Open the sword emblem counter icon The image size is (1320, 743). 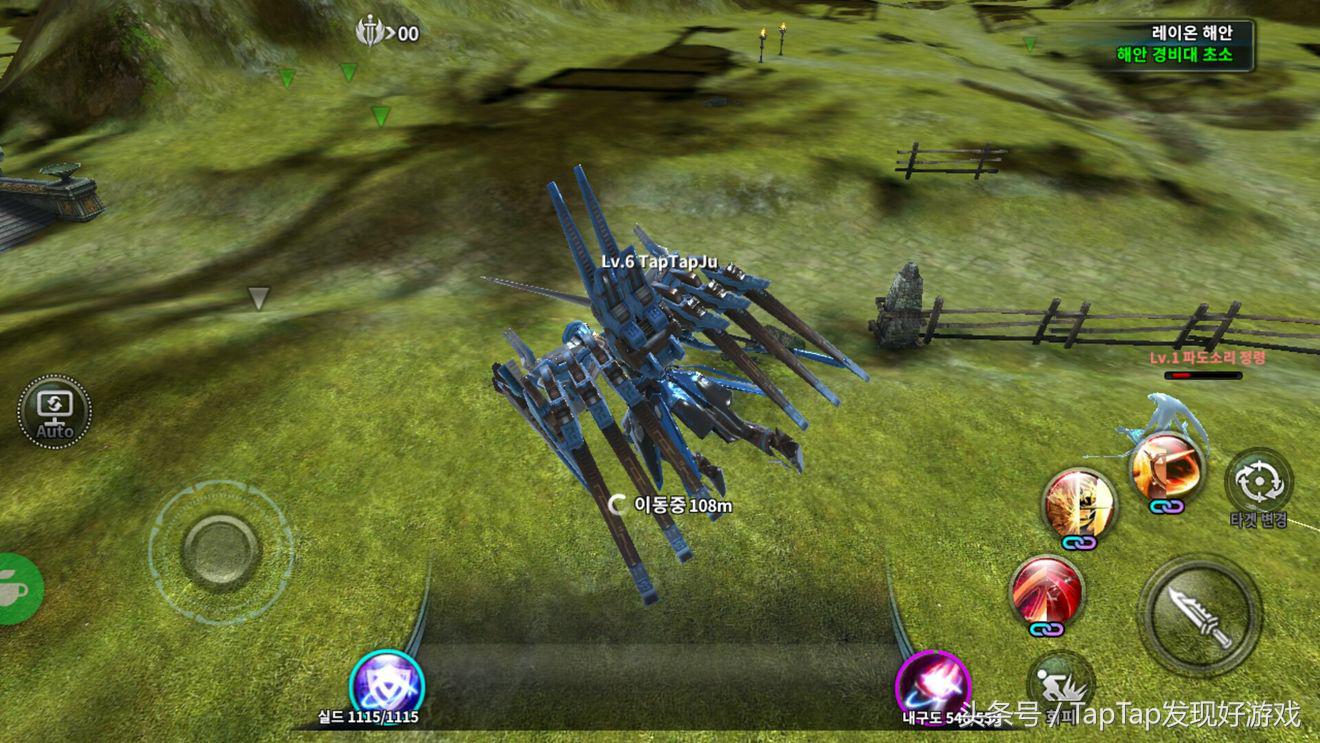371,33
